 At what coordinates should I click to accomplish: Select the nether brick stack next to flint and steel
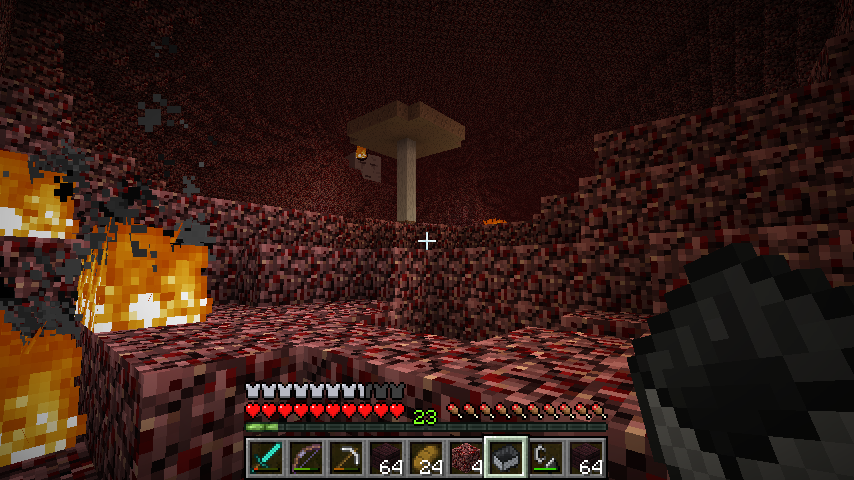click(x=586, y=458)
